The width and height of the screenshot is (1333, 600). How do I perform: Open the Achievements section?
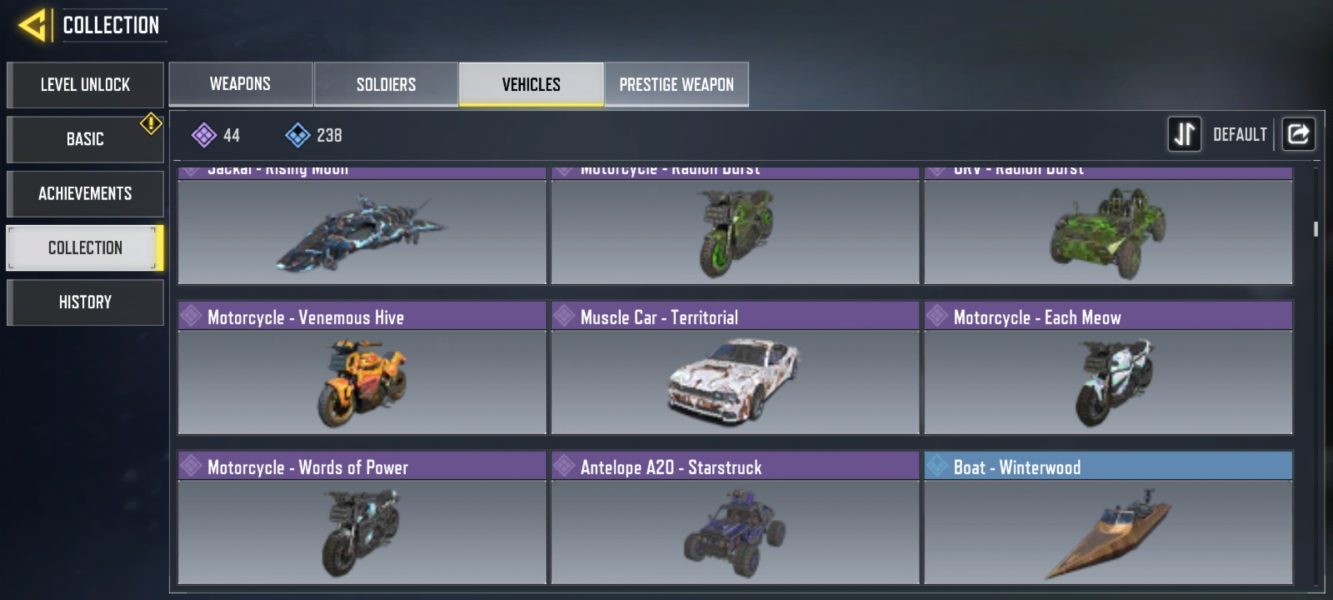point(85,193)
